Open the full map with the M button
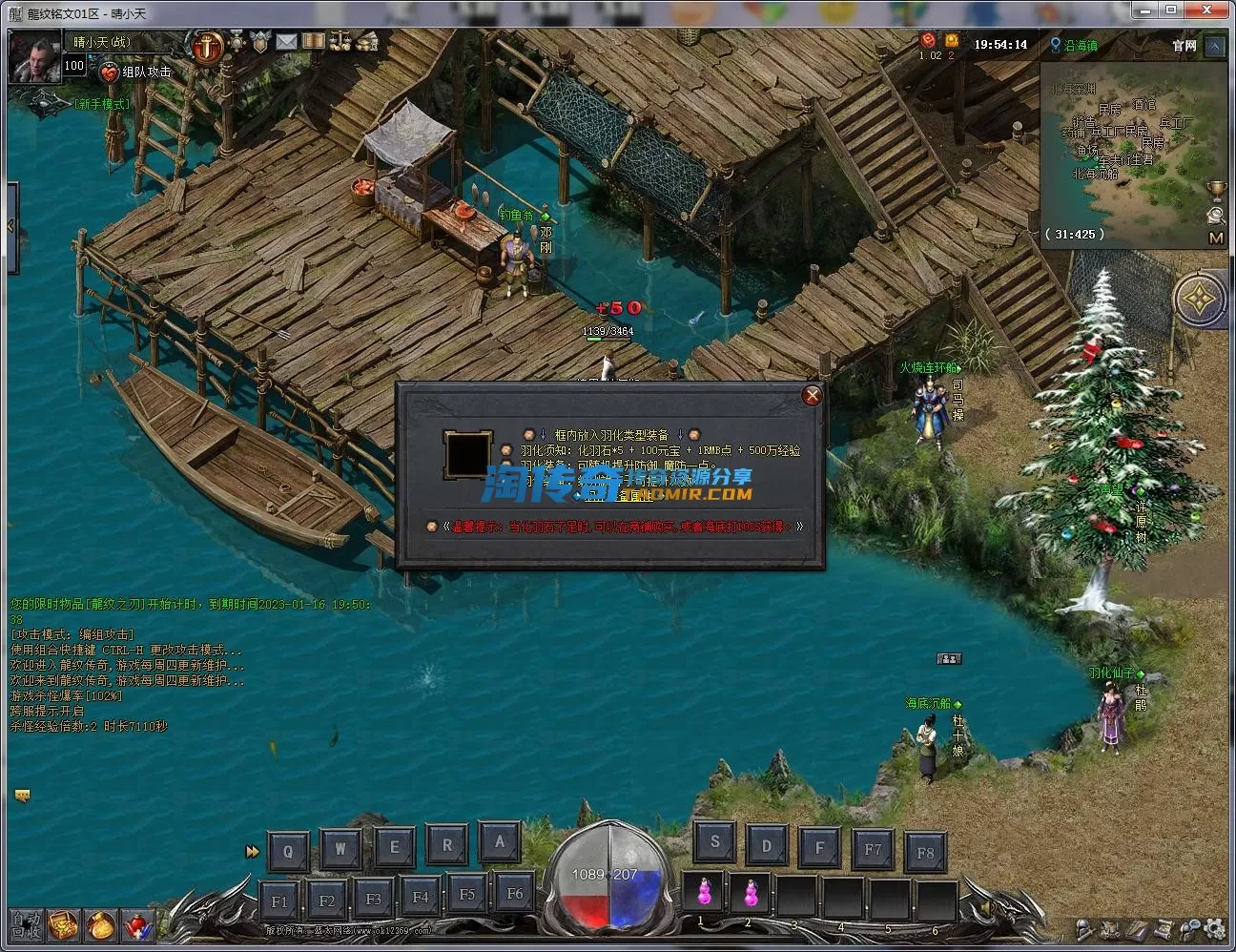Viewport: 1236px width, 952px height. pos(1216,238)
